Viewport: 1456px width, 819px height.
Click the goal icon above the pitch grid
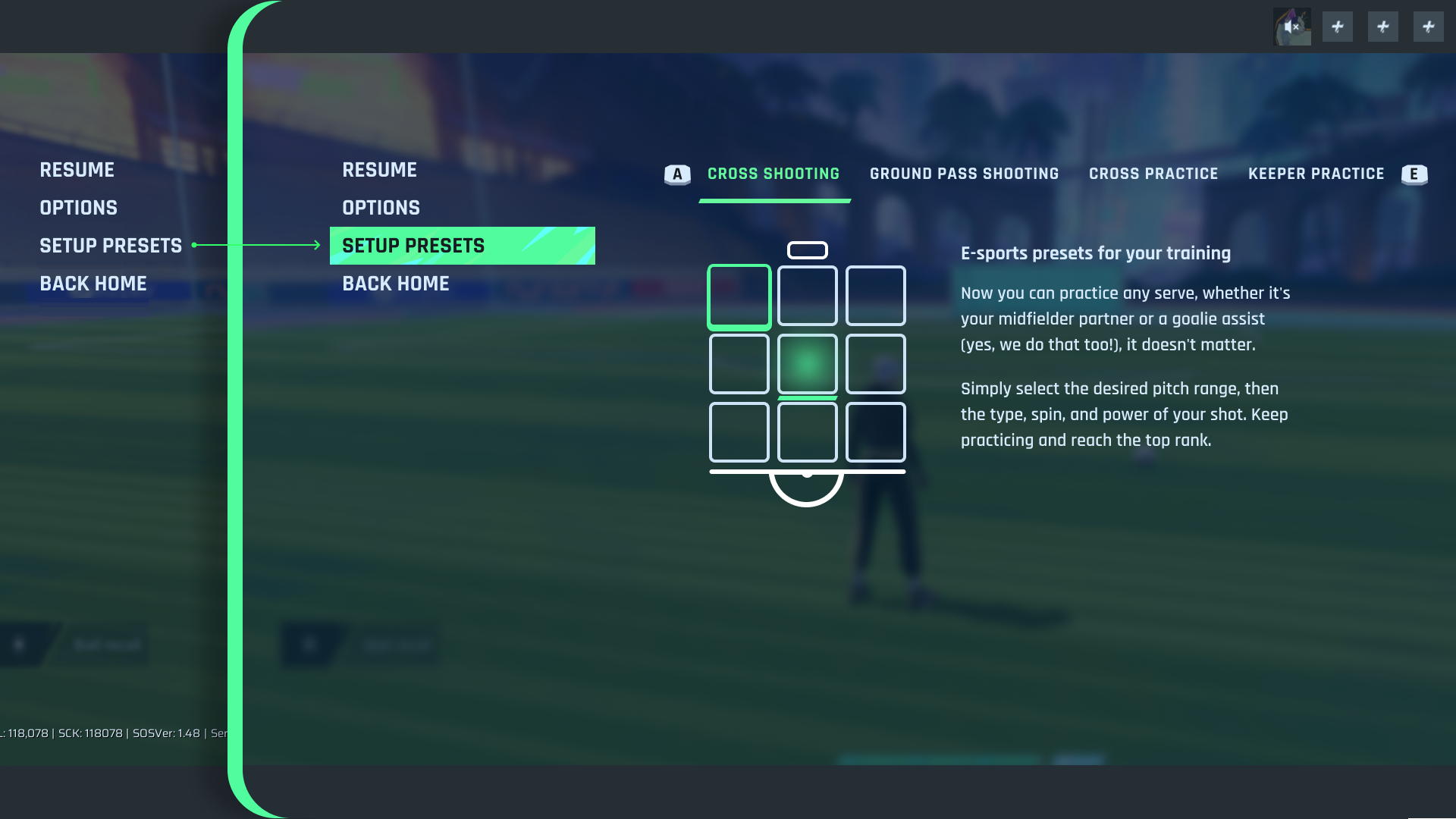coord(807,249)
